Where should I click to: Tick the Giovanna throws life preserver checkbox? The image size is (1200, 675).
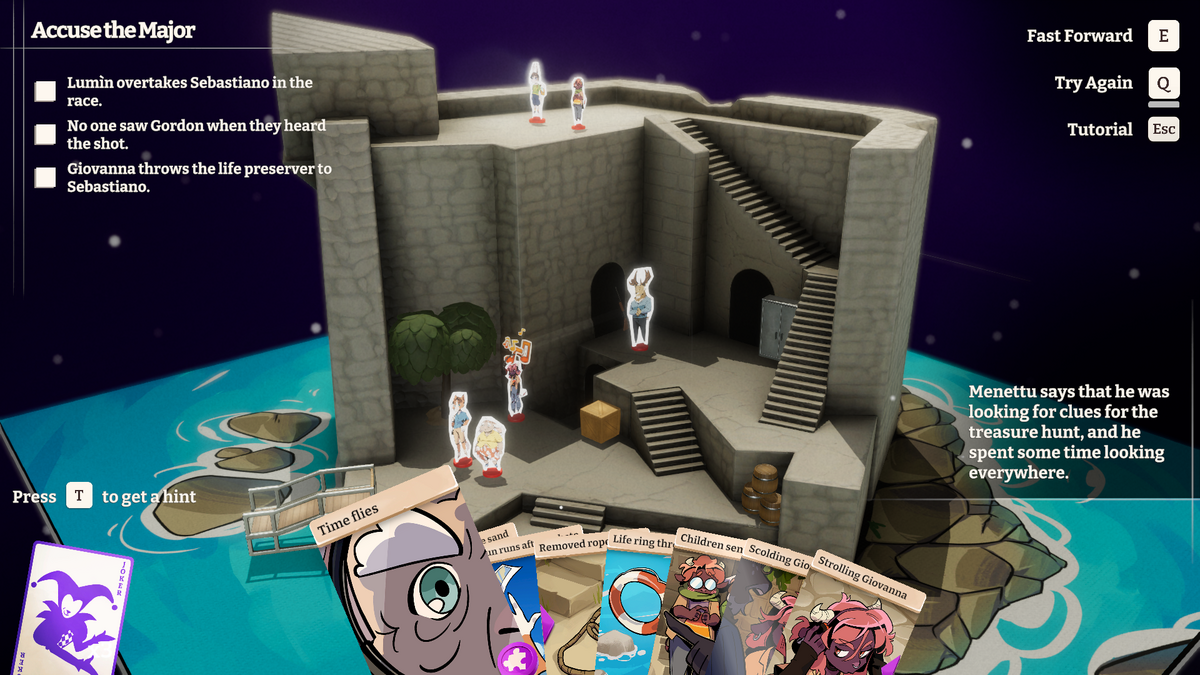(45, 177)
